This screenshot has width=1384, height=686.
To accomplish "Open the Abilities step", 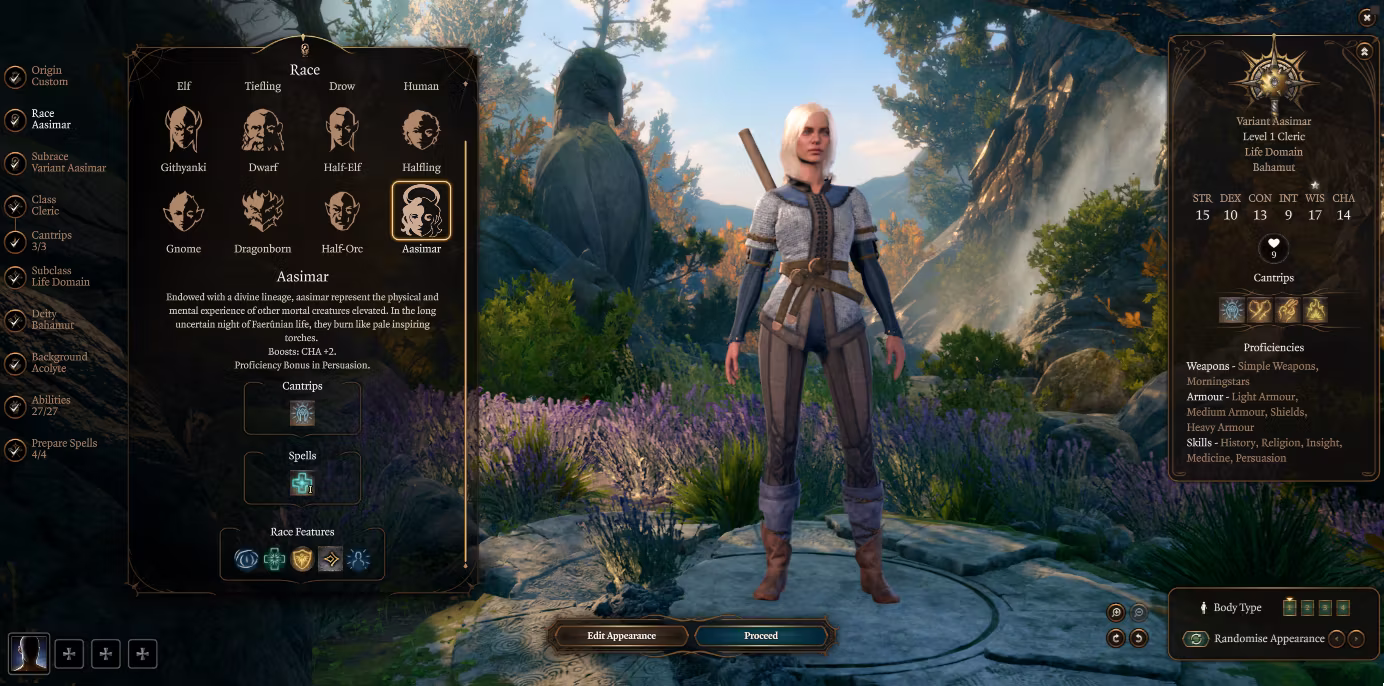I will pos(50,406).
